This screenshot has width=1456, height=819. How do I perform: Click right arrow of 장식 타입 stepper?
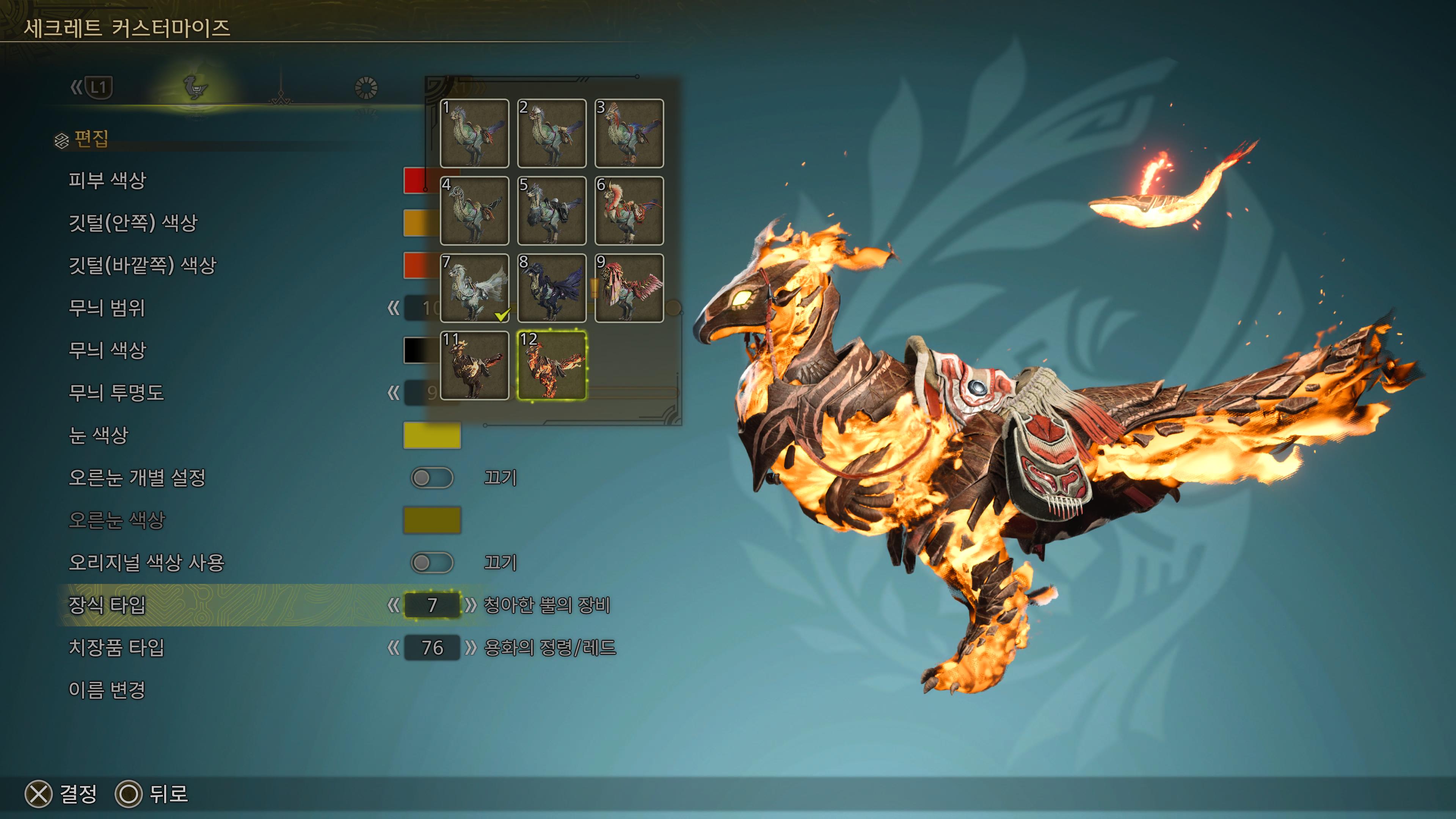tap(470, 606)
